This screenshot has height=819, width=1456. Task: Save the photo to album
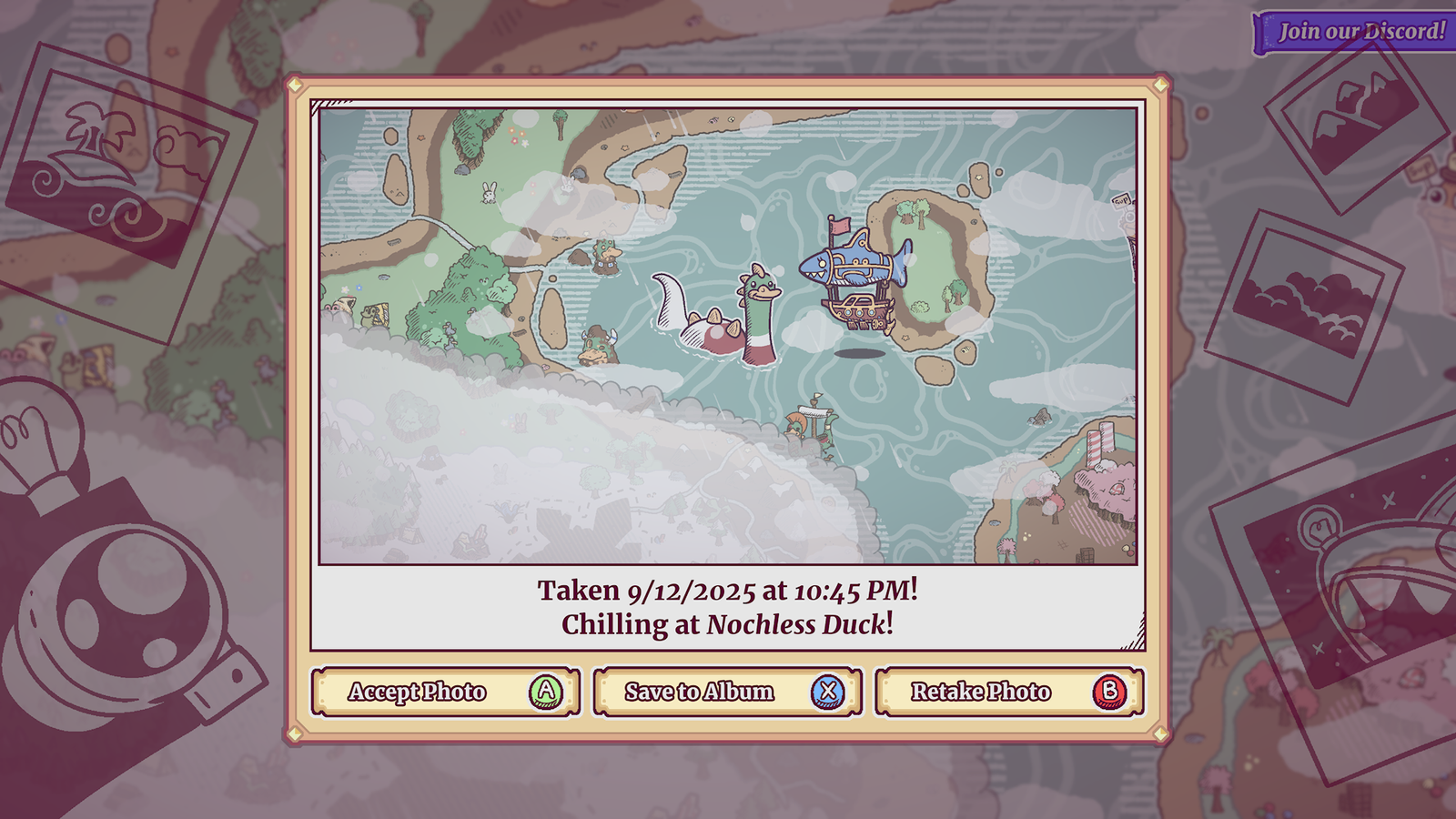point(727,693)
